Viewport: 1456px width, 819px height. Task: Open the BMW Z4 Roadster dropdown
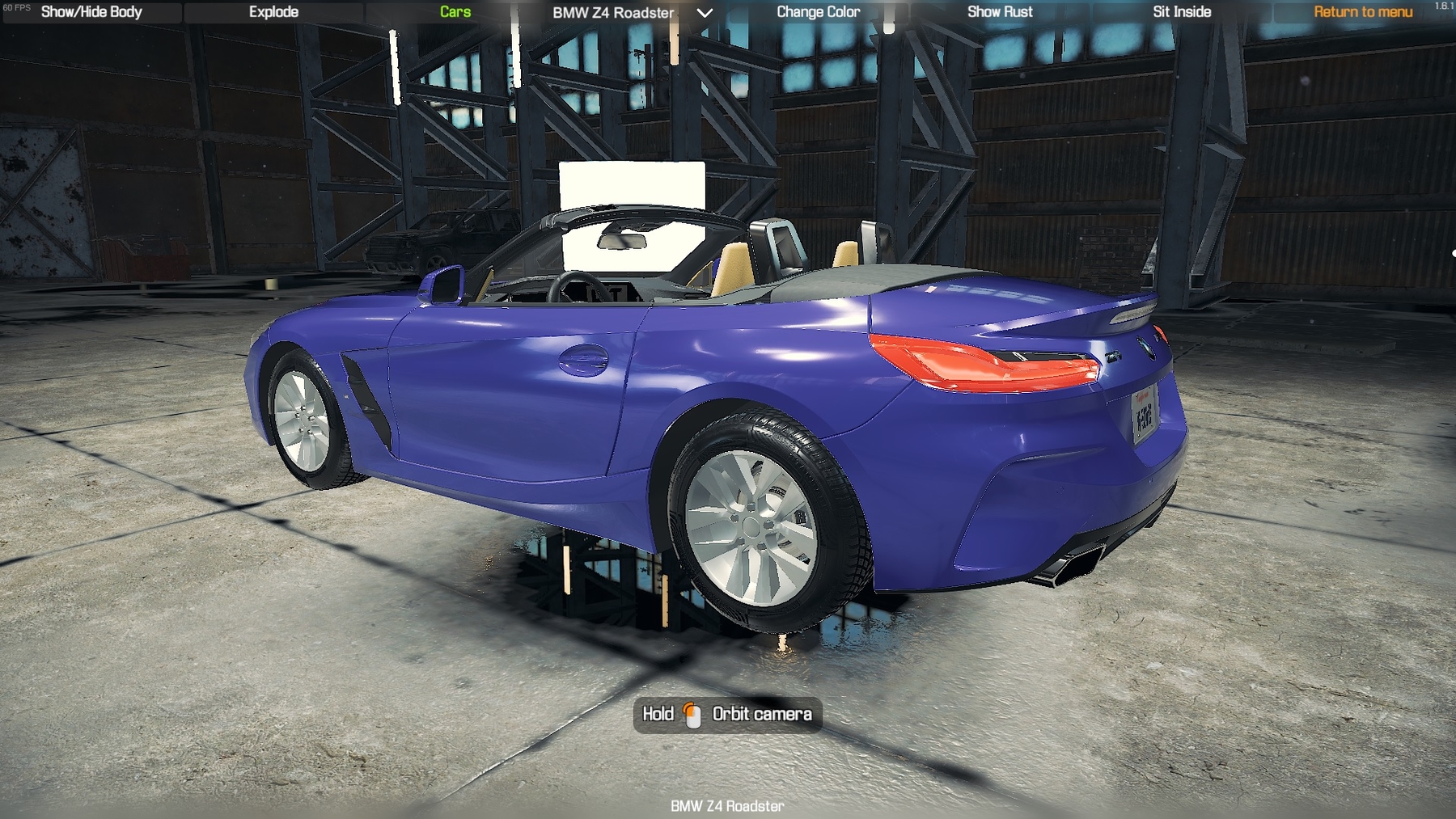coord(633,13)
